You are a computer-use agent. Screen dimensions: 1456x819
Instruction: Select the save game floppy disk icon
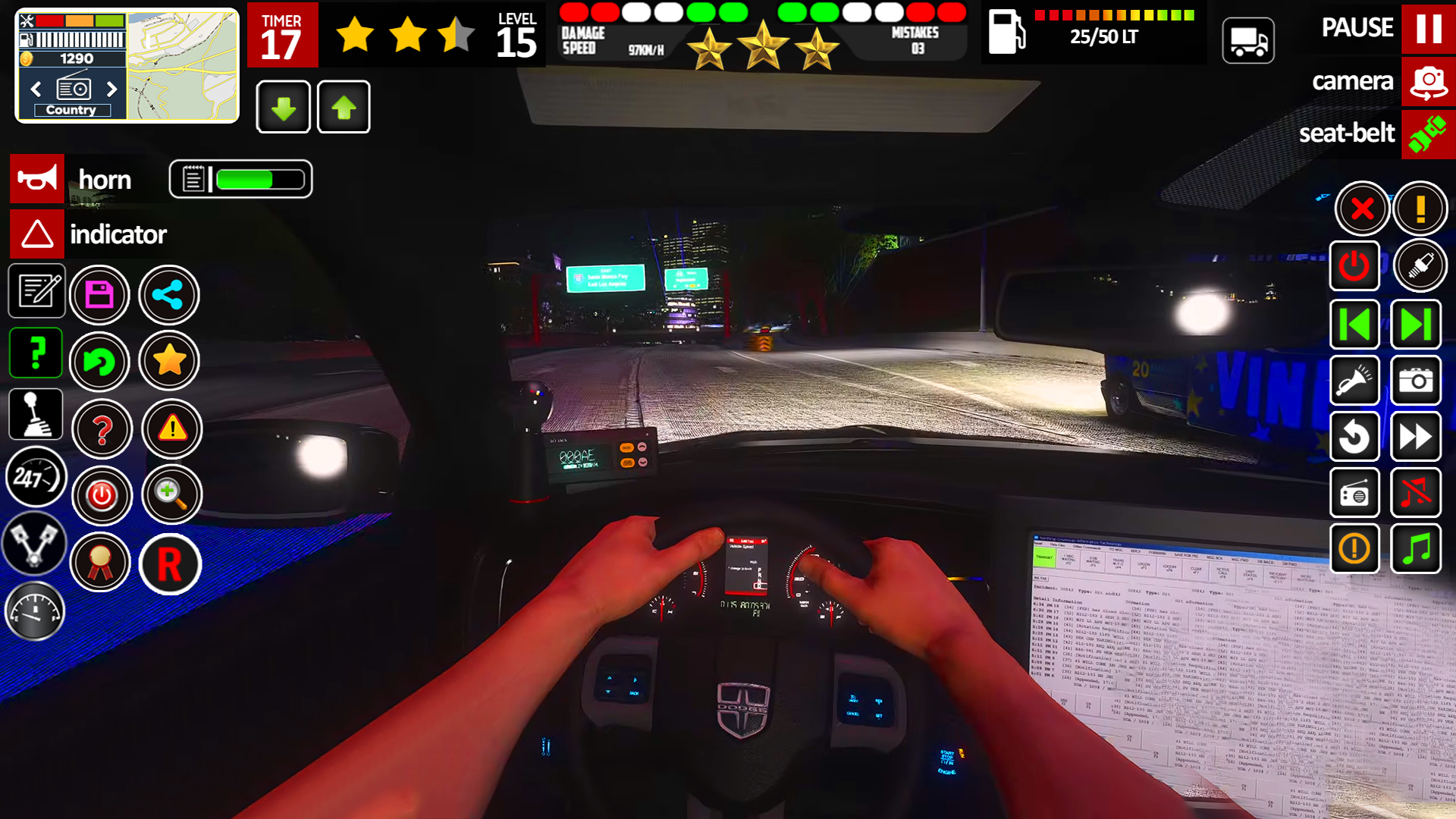pyautogui.click(x=99, y=294)
